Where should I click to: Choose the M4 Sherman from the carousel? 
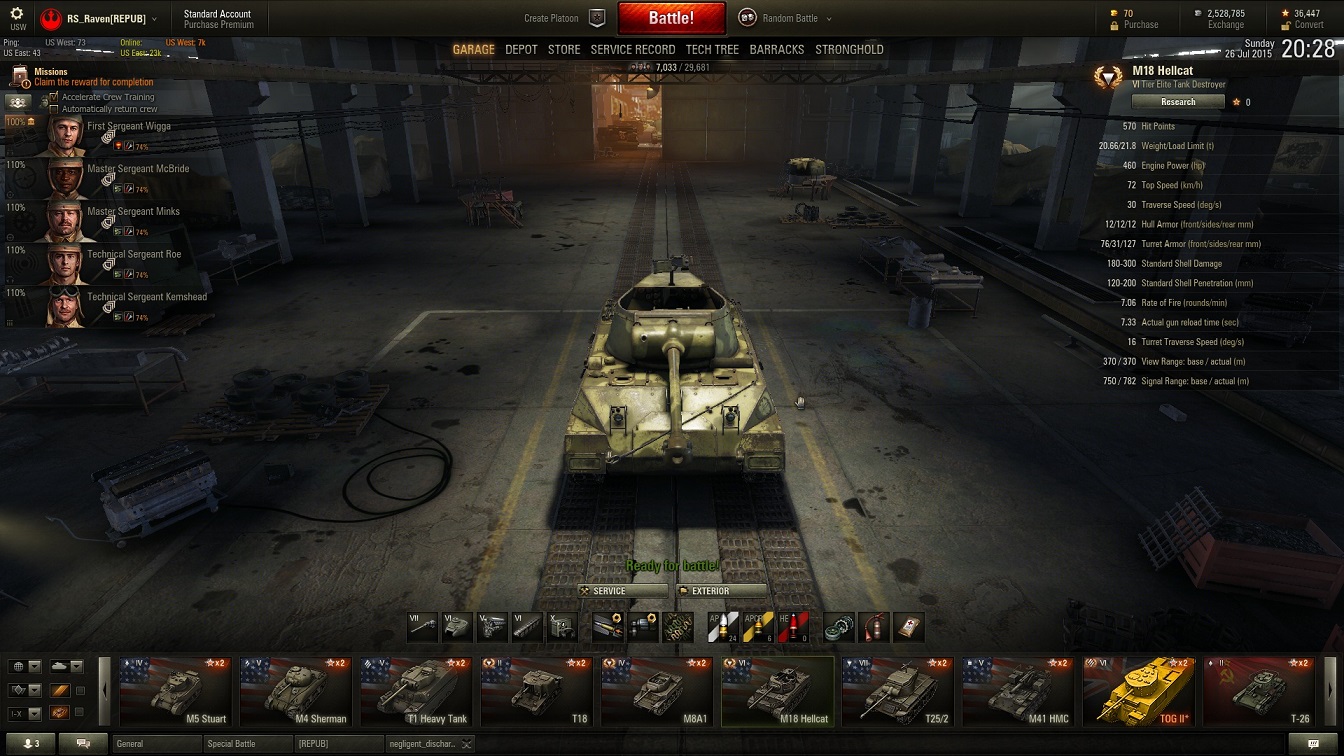click(297, 691)
